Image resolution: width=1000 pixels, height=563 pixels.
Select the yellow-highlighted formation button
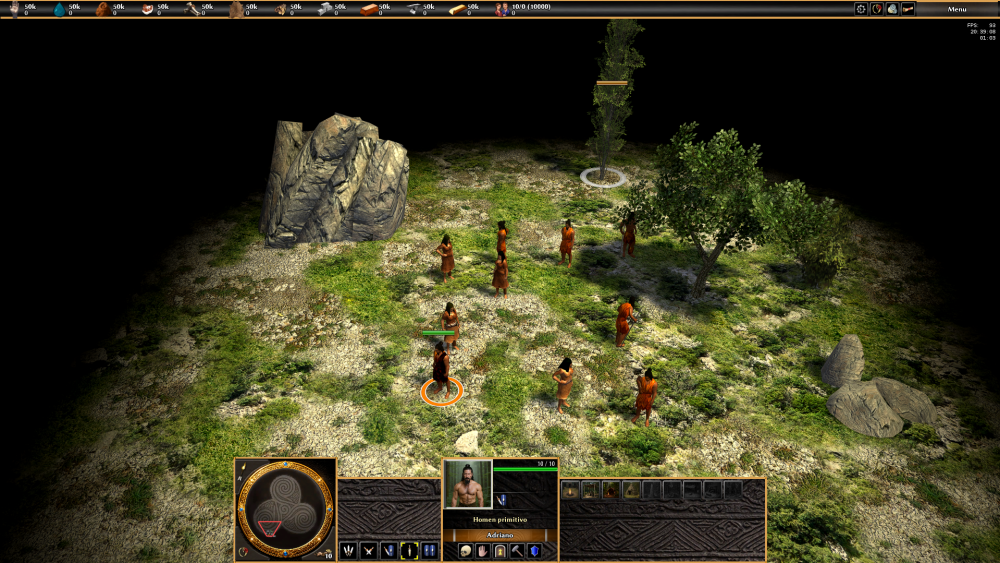[x=408, y=550]
